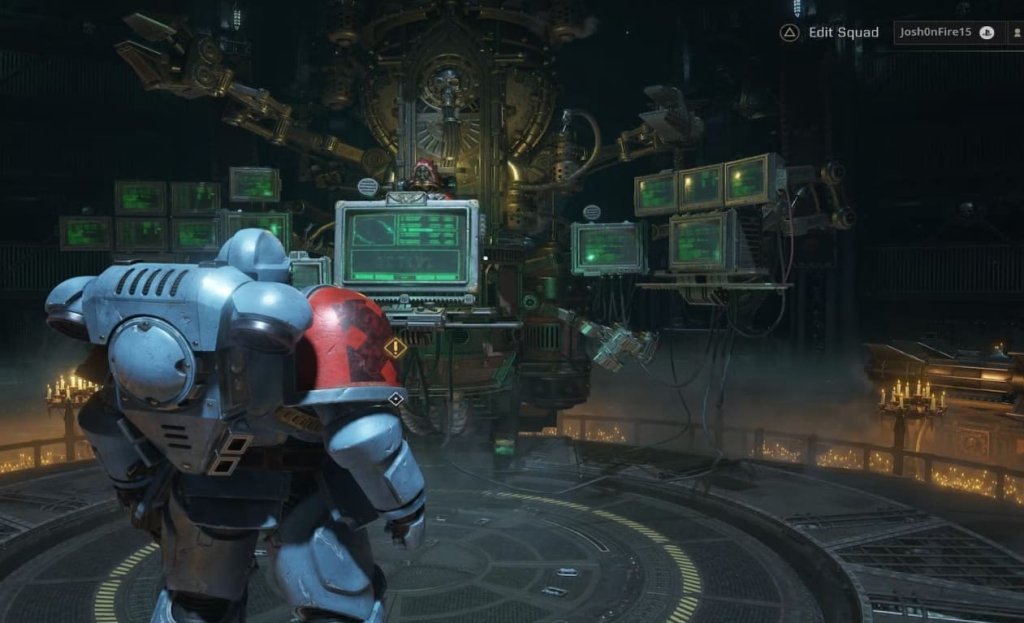Click speech bubble icon above the small right monitor

(x=592, y=212)
